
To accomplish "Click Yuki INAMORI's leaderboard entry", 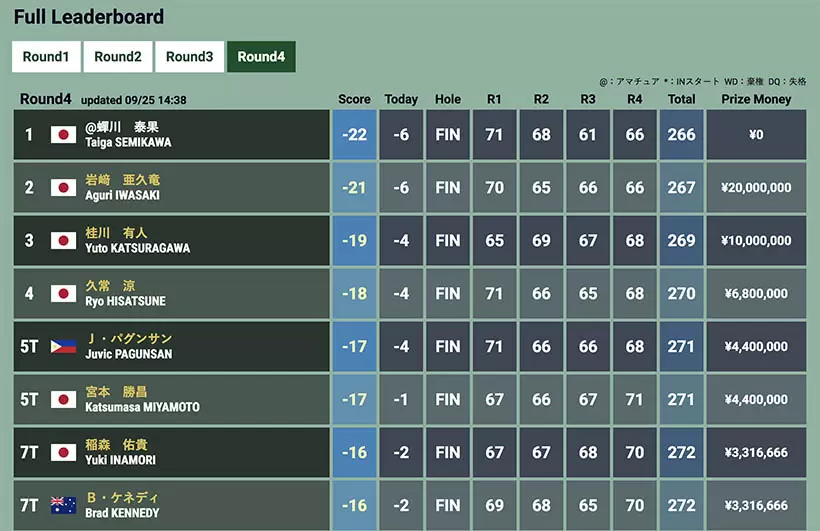I will [120, 453].
